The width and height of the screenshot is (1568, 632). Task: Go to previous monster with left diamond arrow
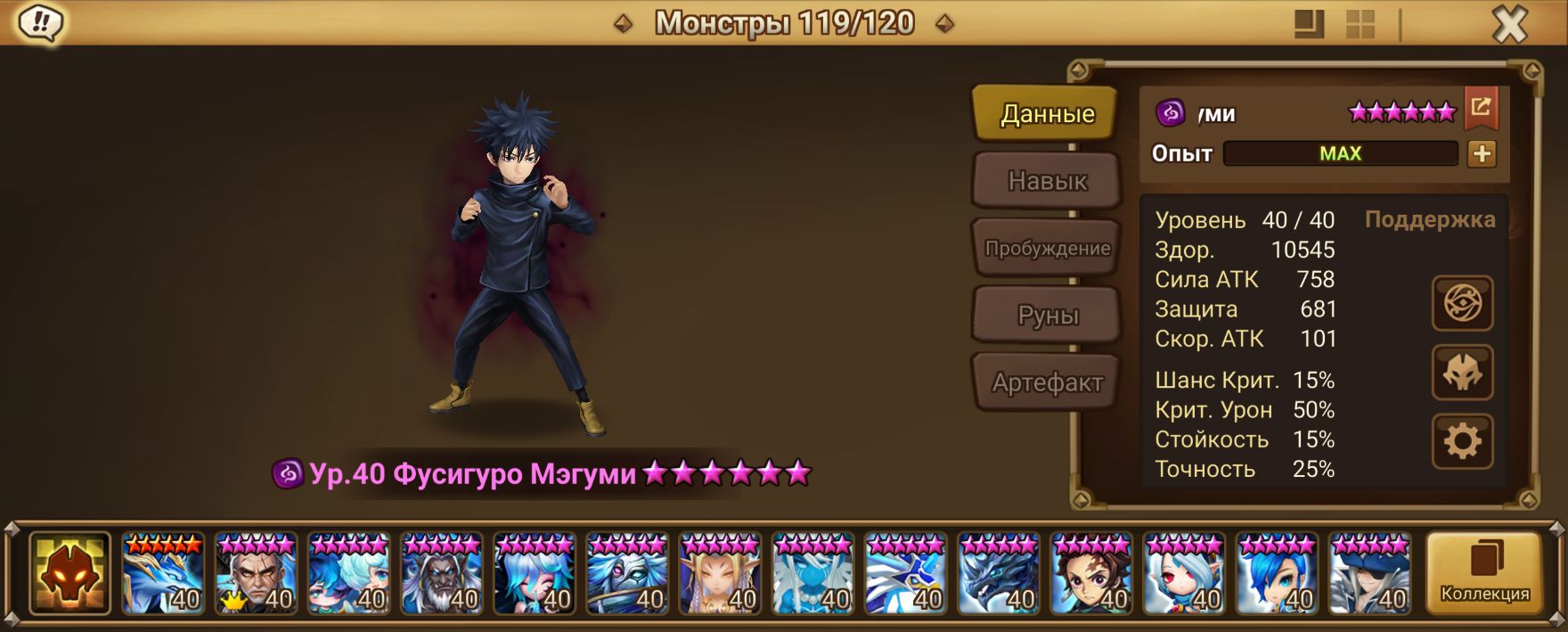tap(624, 23)
